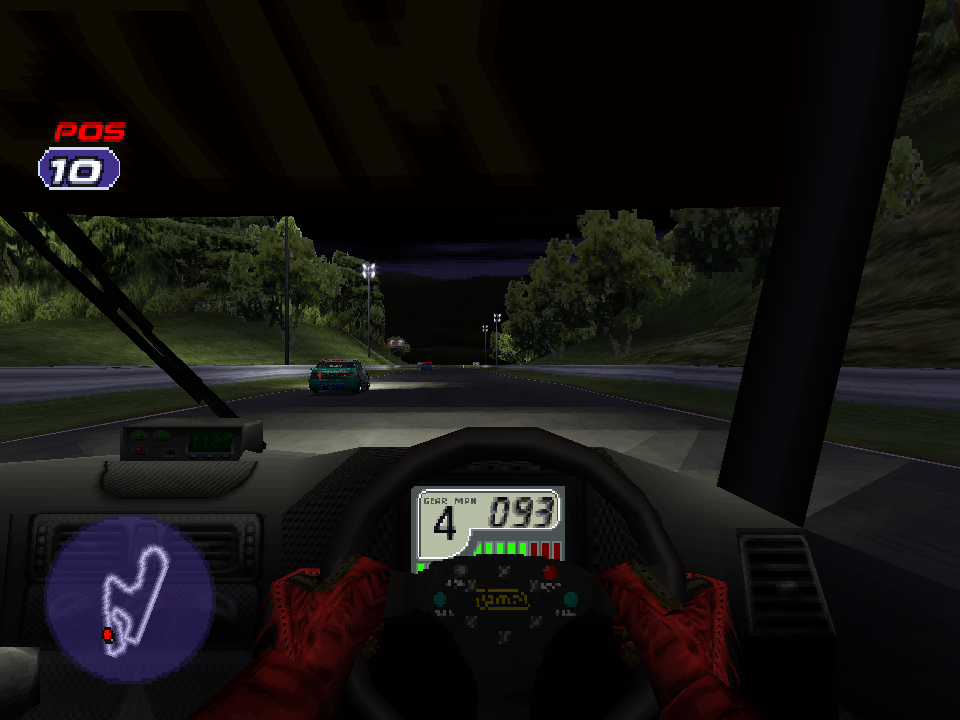Click the circular track minimap
960x720 pixels.
pyautogui.click(x=129, y=600)
